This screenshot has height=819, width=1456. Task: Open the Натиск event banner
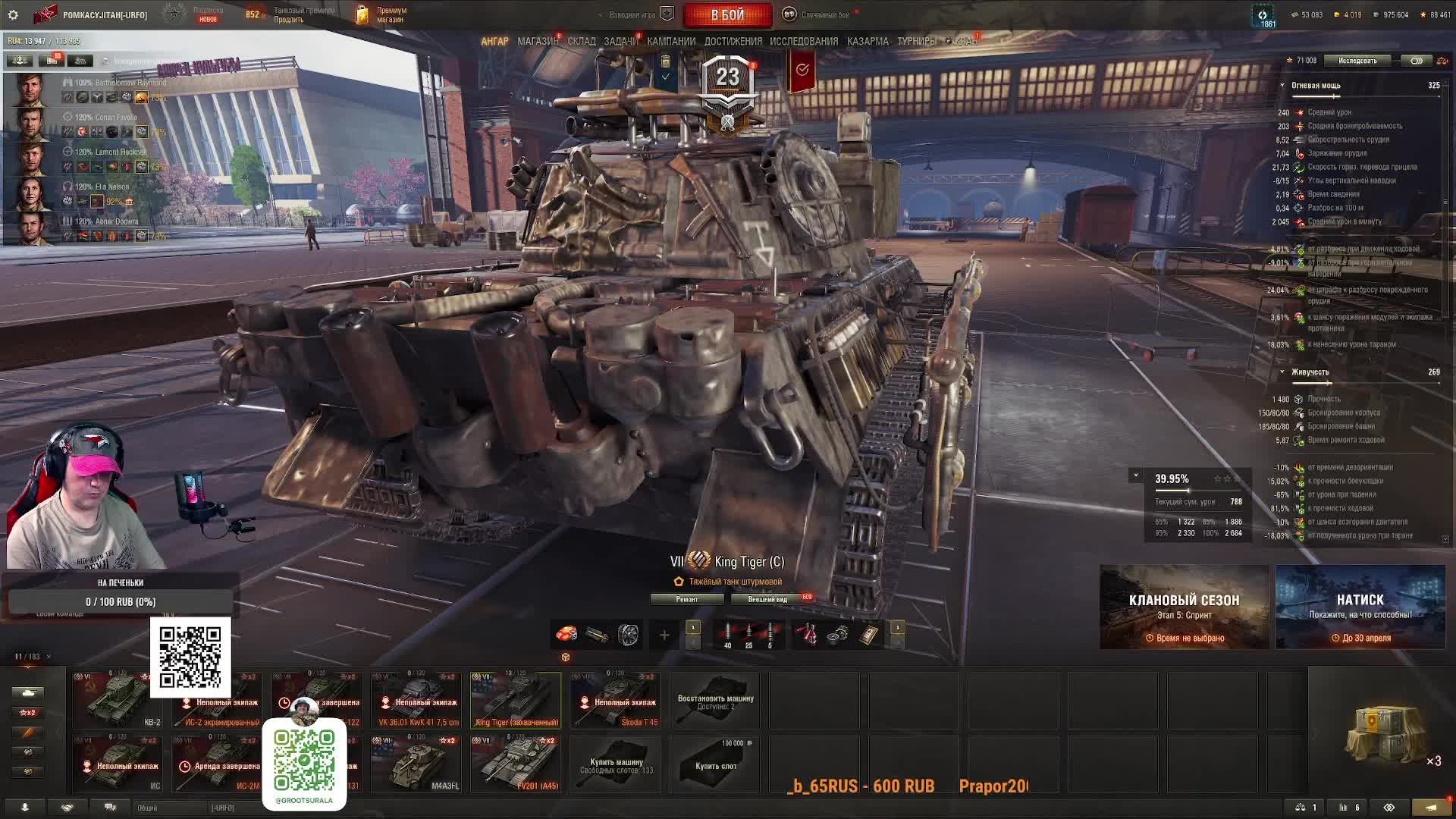coord(1360,607)
